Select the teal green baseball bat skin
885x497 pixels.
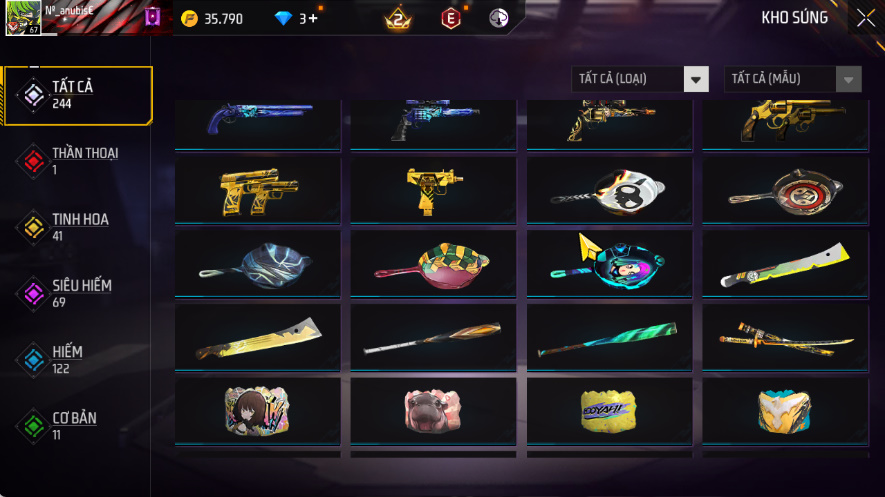tap(609, 337)
